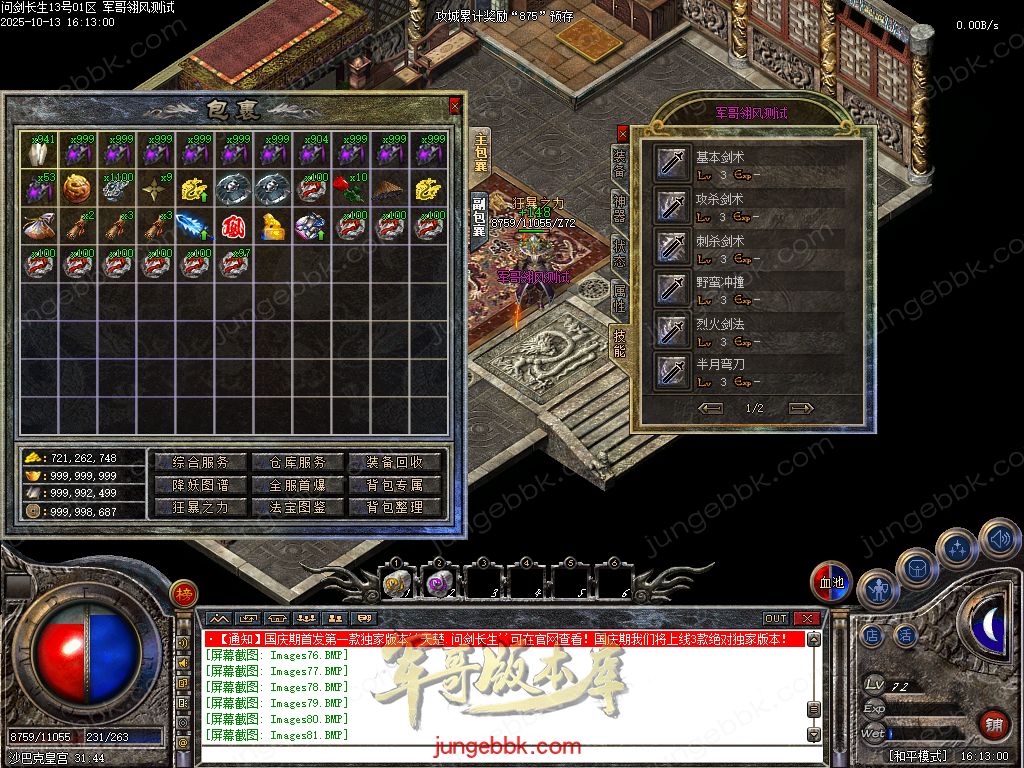This screenshot has width=1024, height=768.
Task: Open the 背包专属 option
Action: (x=394, y=485)
